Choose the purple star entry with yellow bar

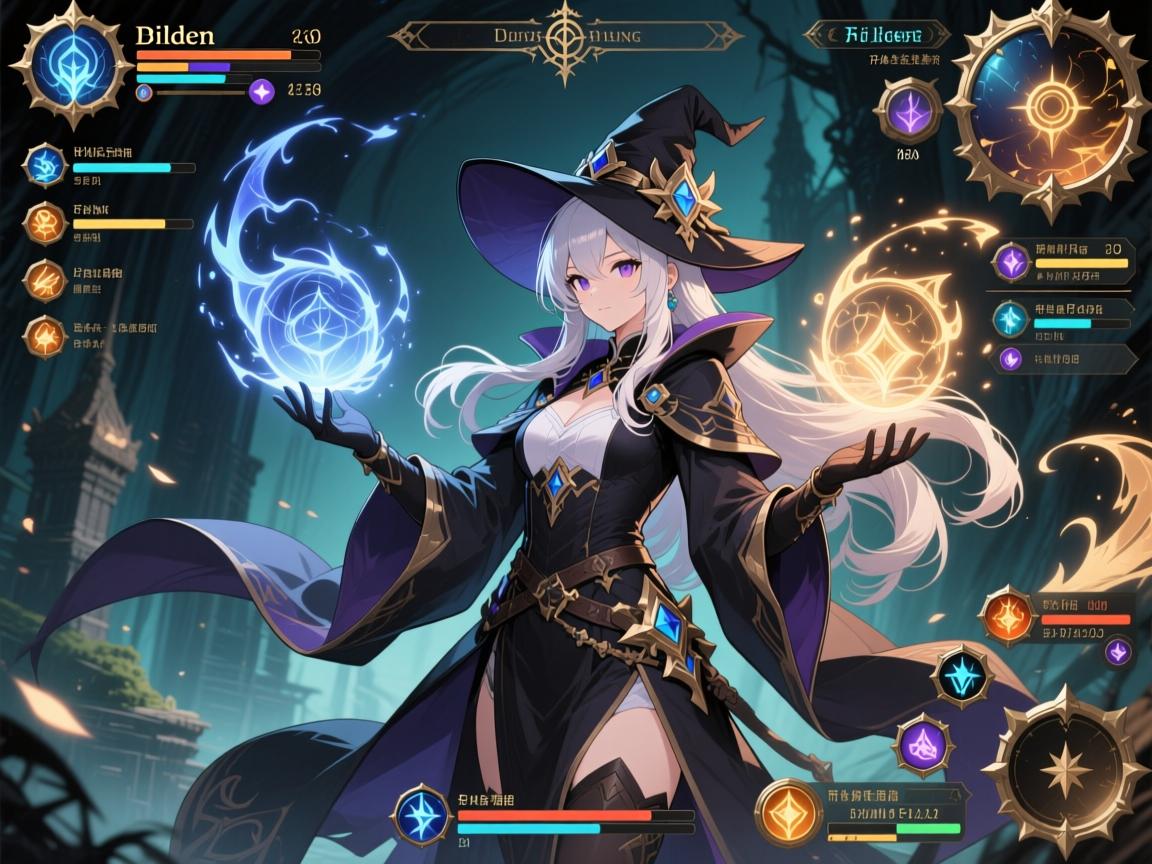point(1011,262)
